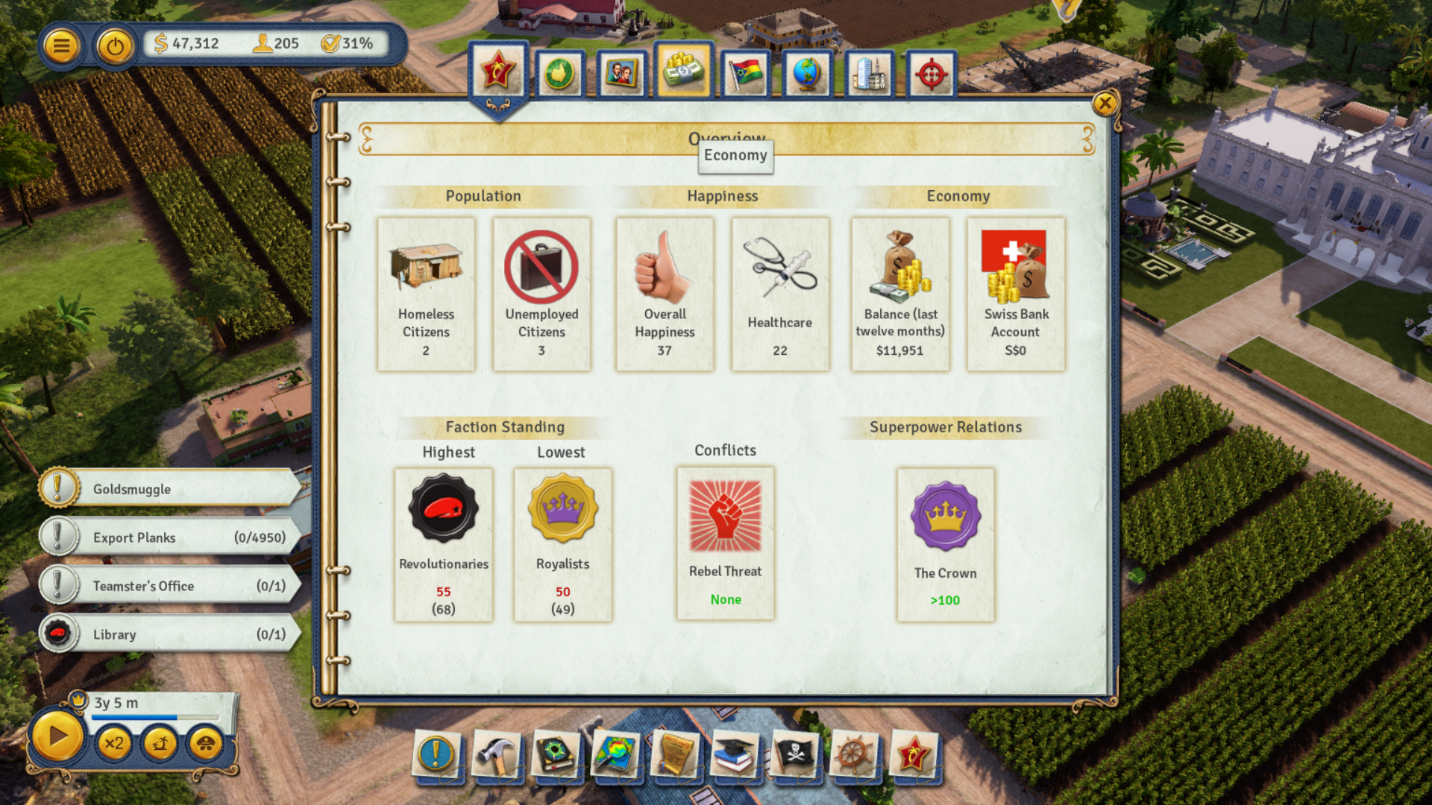Open the pirate flag raids menu
Image resolution: width=1432 pixels, height=805 pixels.
click(x=795, y=755)
